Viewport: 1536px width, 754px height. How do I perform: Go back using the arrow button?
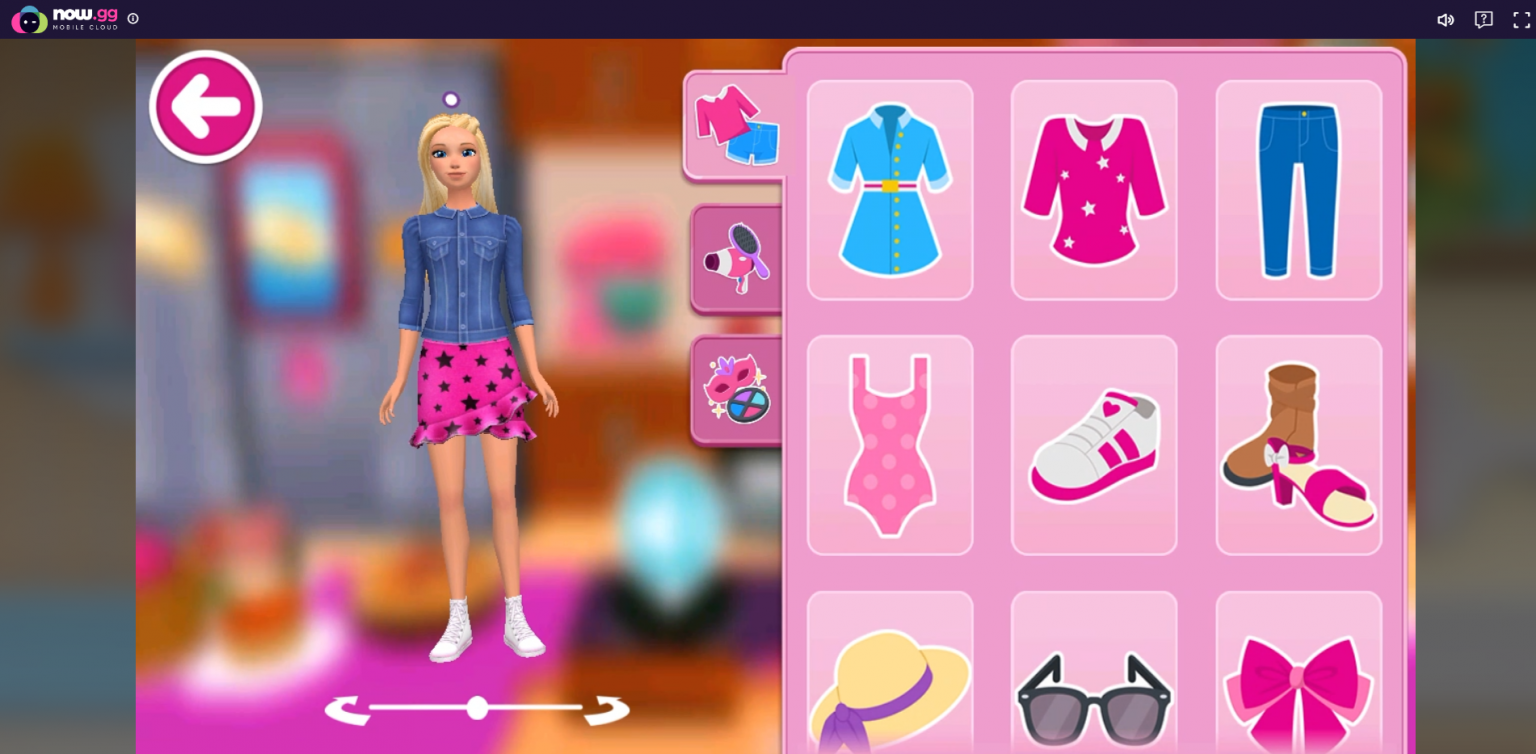tap(205, 106)
